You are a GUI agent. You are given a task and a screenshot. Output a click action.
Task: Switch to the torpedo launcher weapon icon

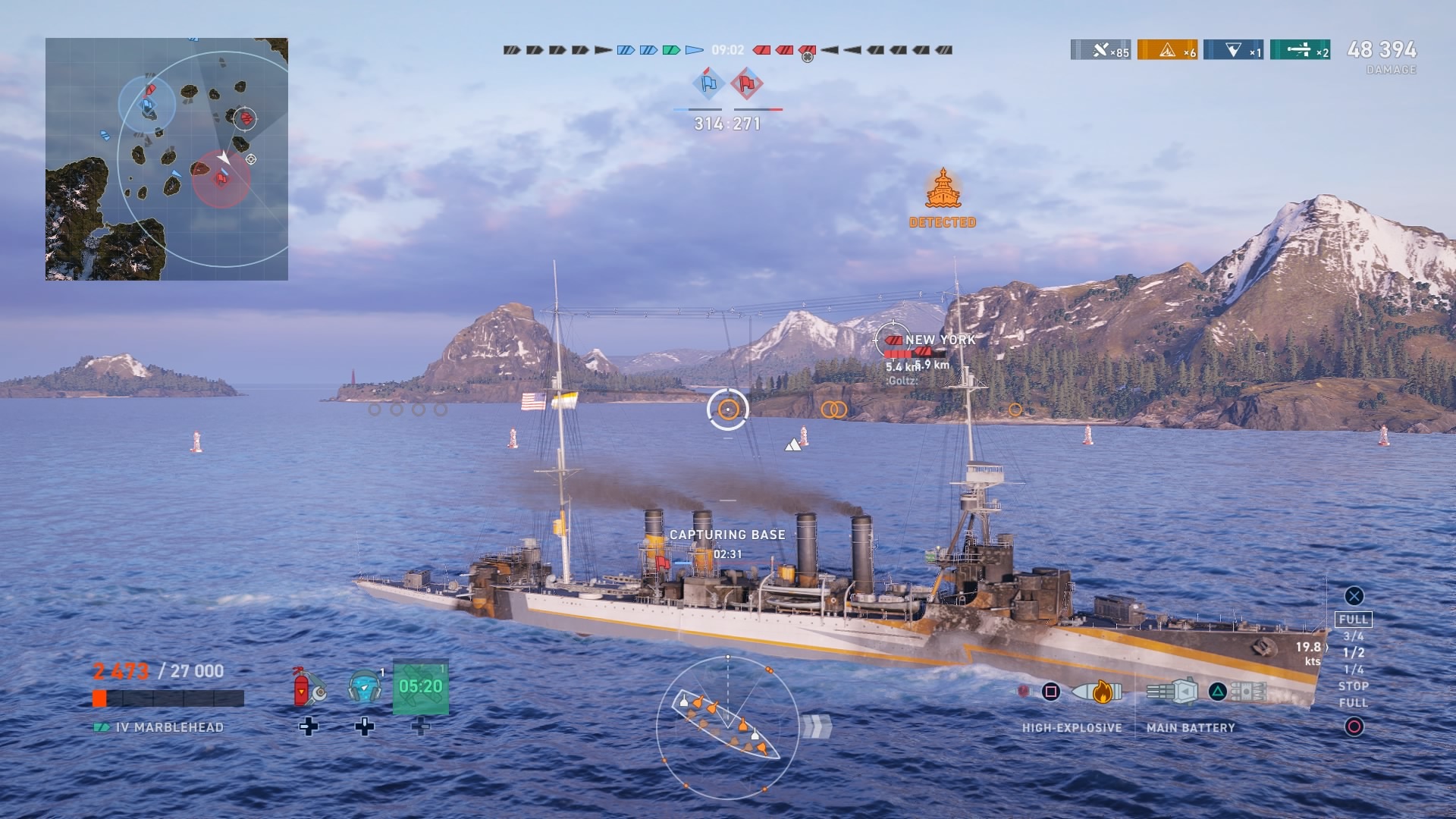coord(1248,692)
